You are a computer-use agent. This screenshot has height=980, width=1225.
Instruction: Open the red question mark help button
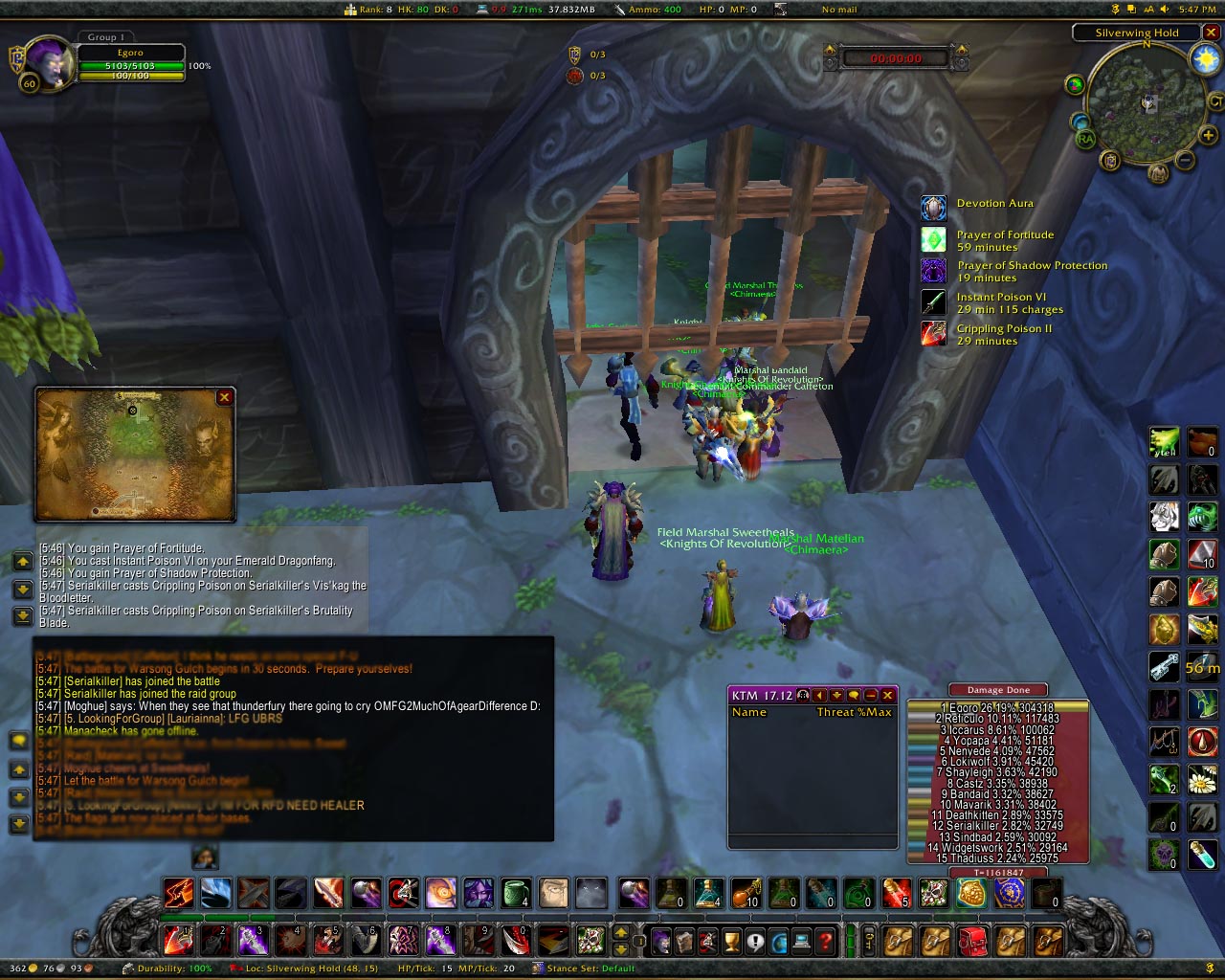point(825,942)
